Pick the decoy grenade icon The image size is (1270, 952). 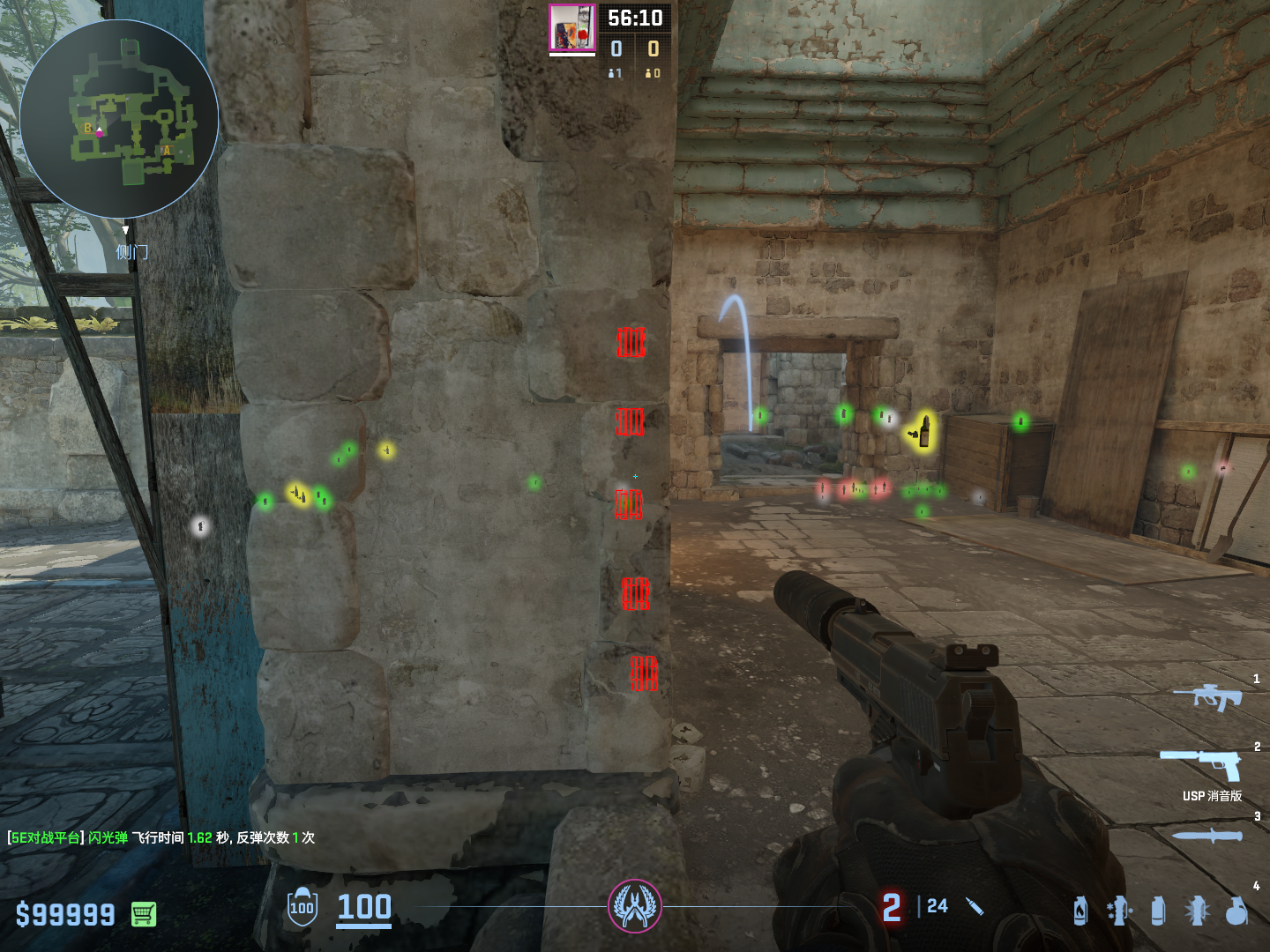(x=1118, y=911)
